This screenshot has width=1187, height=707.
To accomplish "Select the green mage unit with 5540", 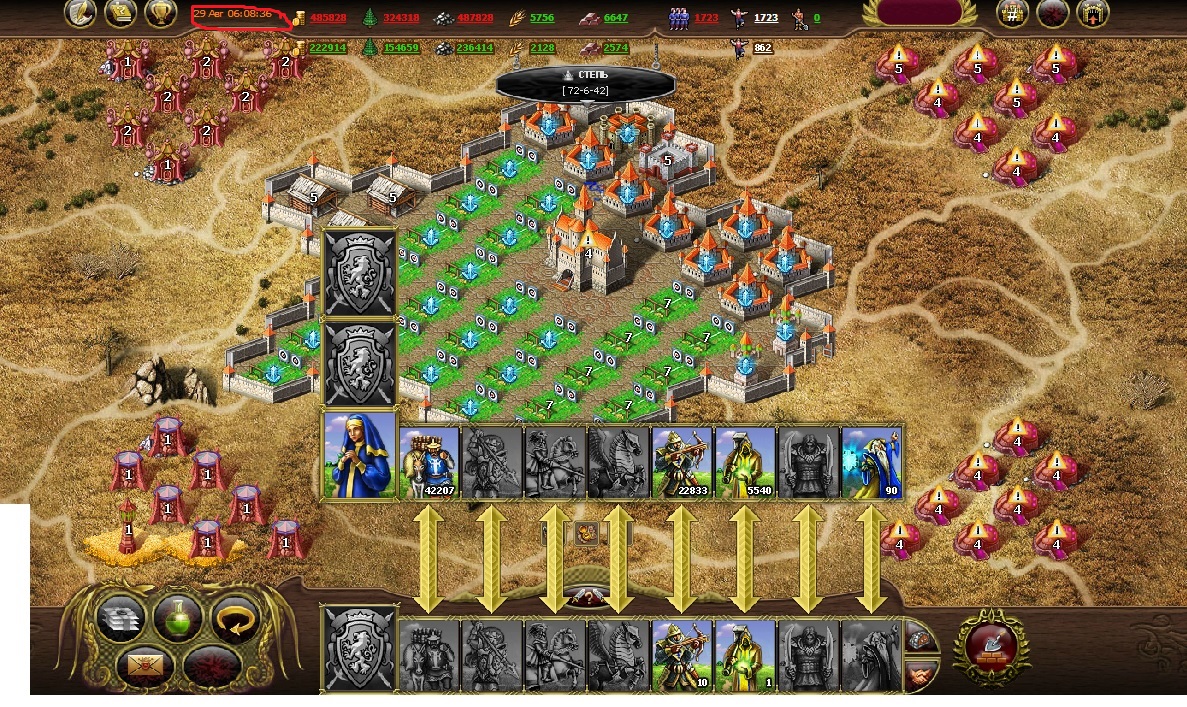I will [x=745, y=462].
